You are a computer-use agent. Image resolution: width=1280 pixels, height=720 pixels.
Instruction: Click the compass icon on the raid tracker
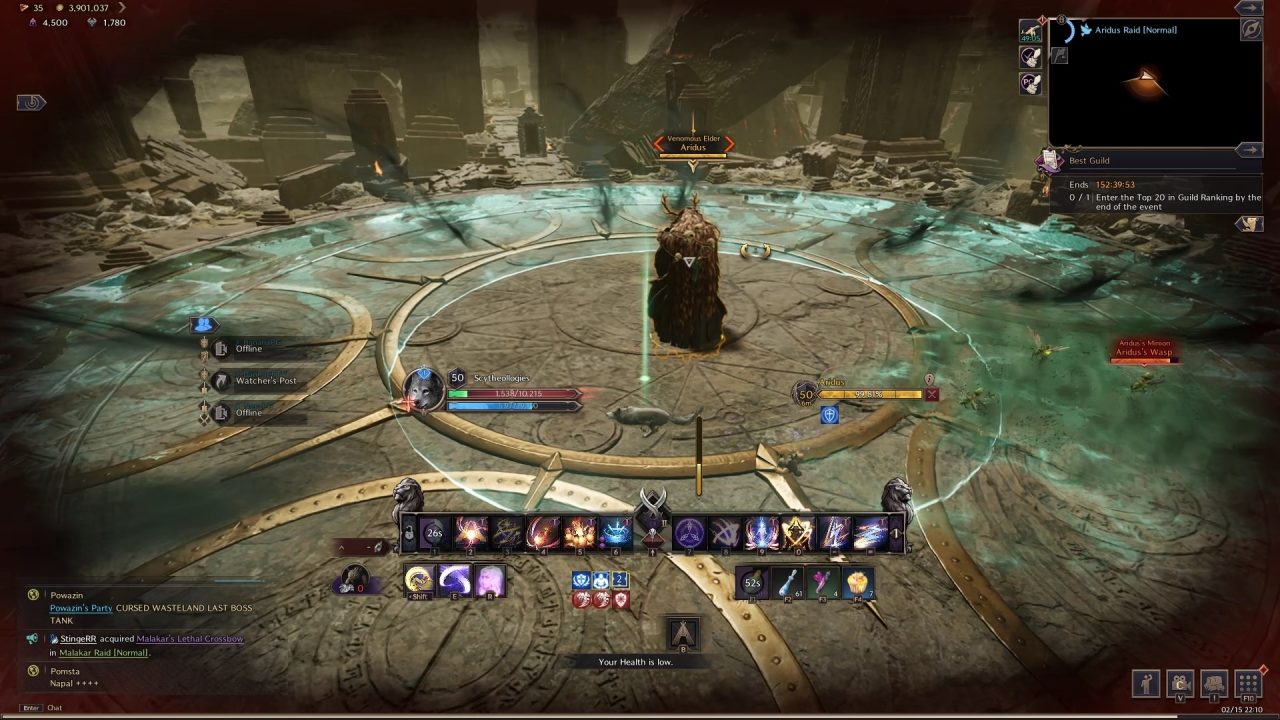(1250, 29)
